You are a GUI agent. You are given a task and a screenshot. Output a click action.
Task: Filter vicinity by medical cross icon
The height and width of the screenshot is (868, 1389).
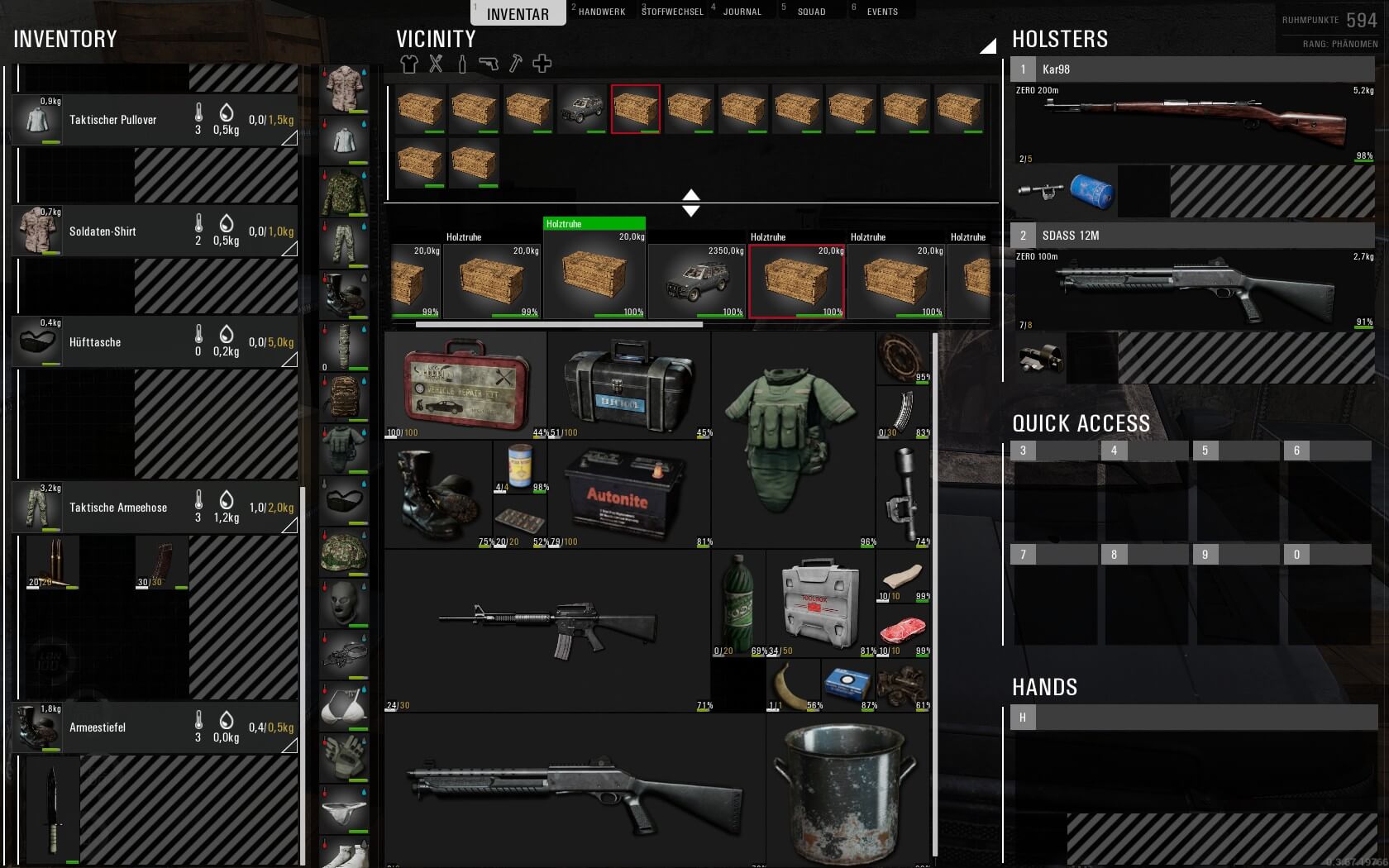point(542,64)
